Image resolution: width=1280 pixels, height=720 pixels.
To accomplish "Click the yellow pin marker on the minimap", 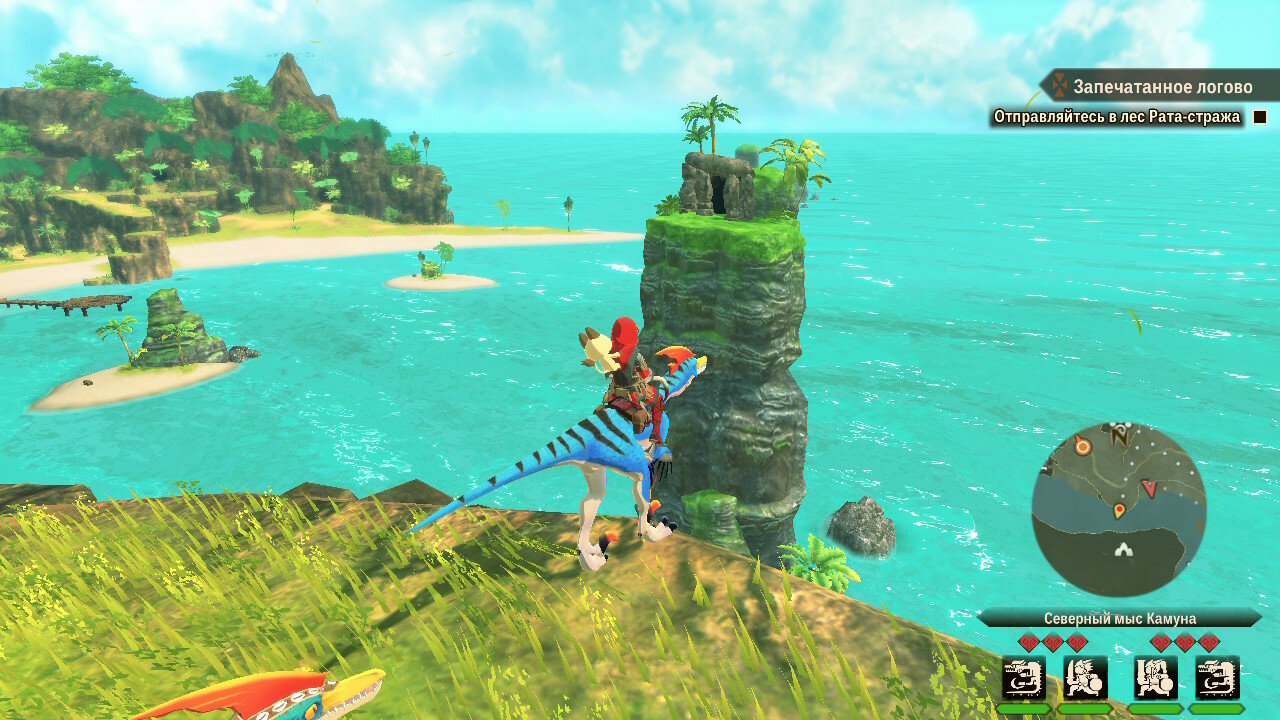I will pos(1118,511).
